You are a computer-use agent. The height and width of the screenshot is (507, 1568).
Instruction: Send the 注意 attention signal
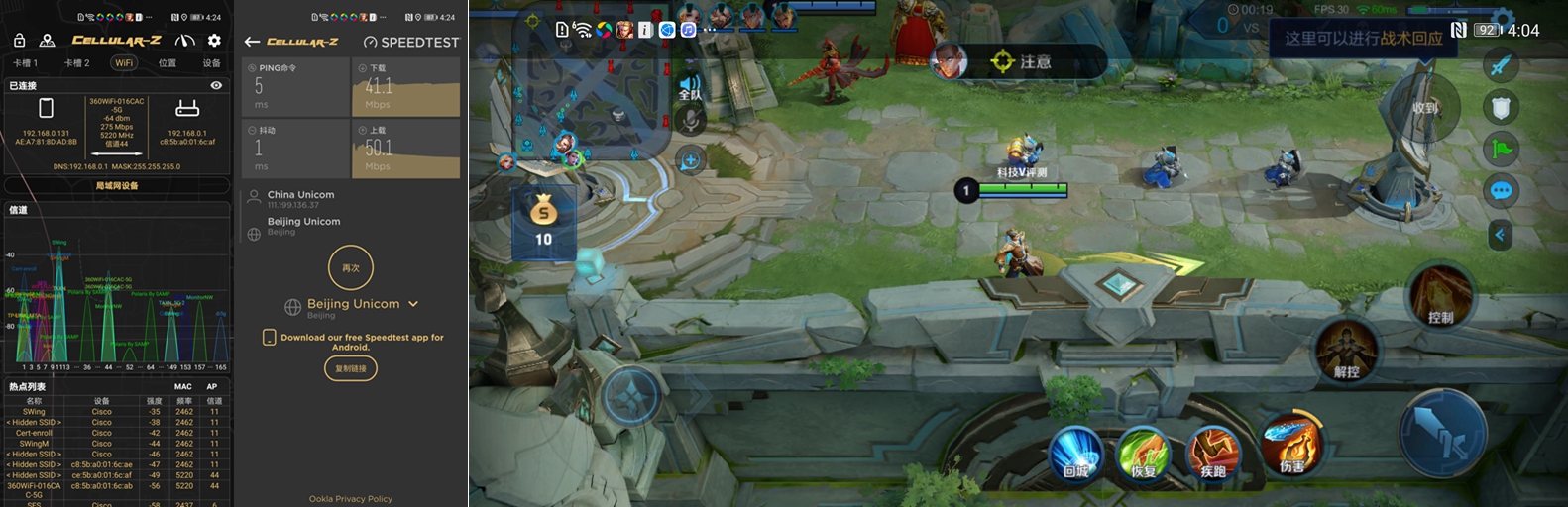(1021, 62)
